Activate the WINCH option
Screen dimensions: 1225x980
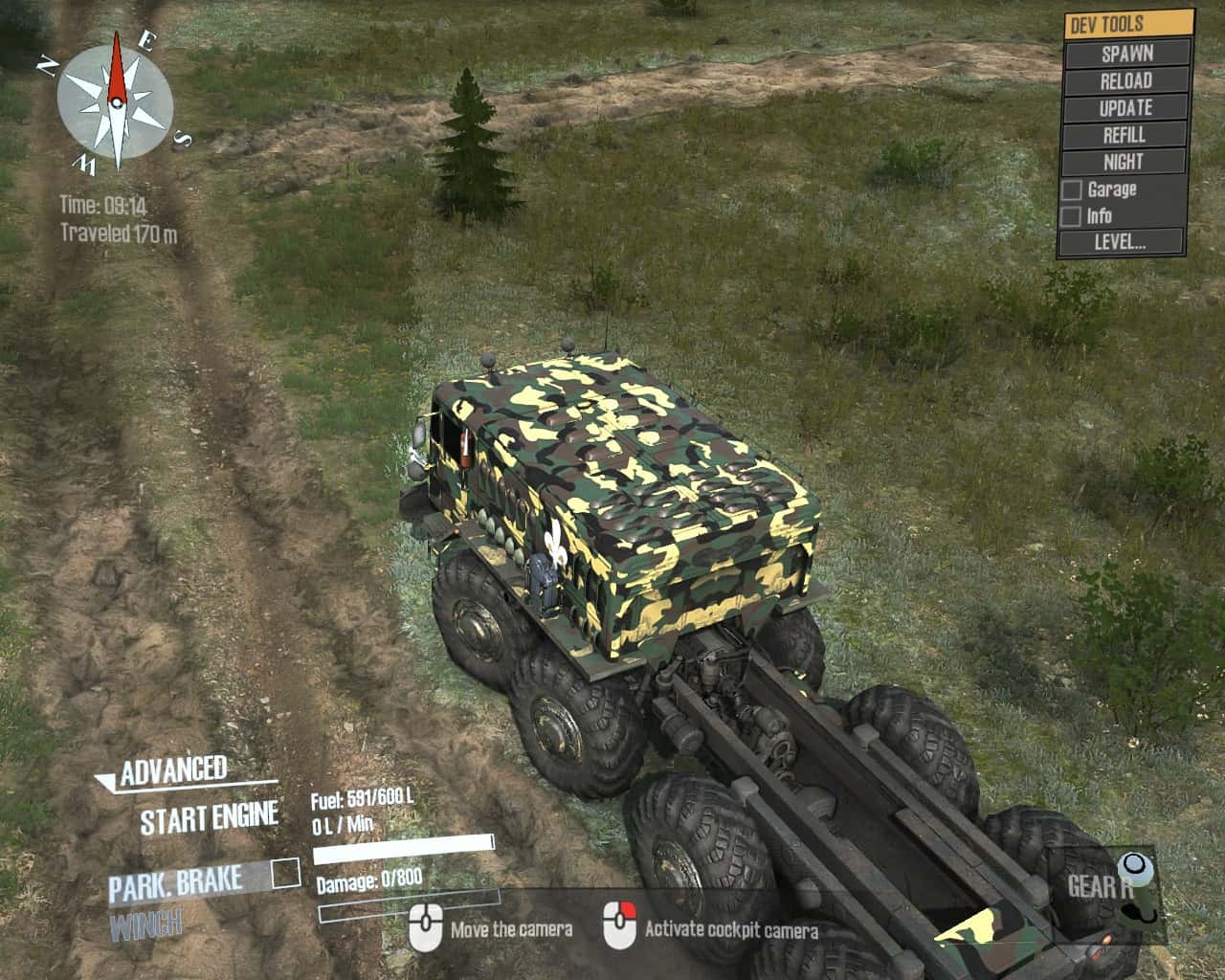pyautogui.click(x=145, y=924)
